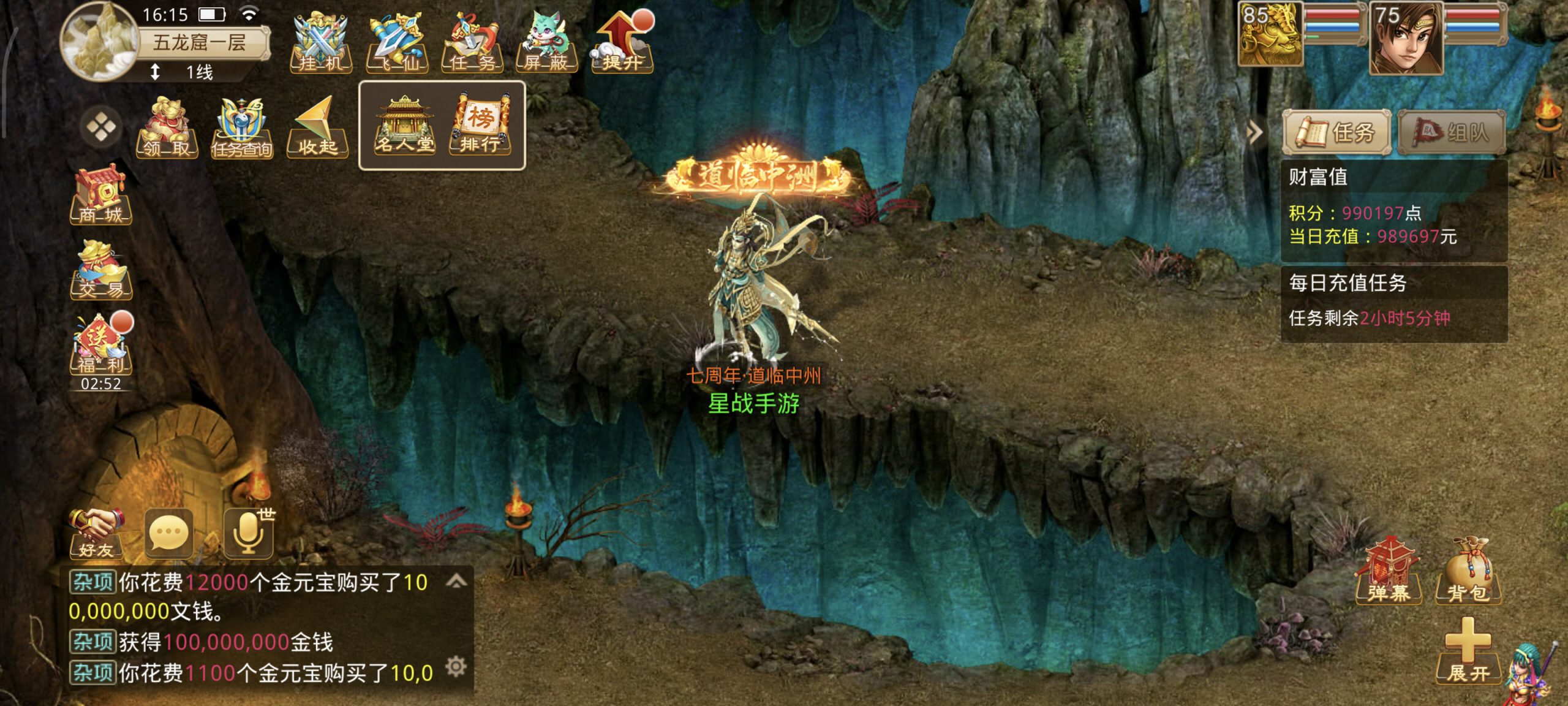View the 排行 ranking board
The width and height of the screenshot is (1568, 706).
coord(480,126)
